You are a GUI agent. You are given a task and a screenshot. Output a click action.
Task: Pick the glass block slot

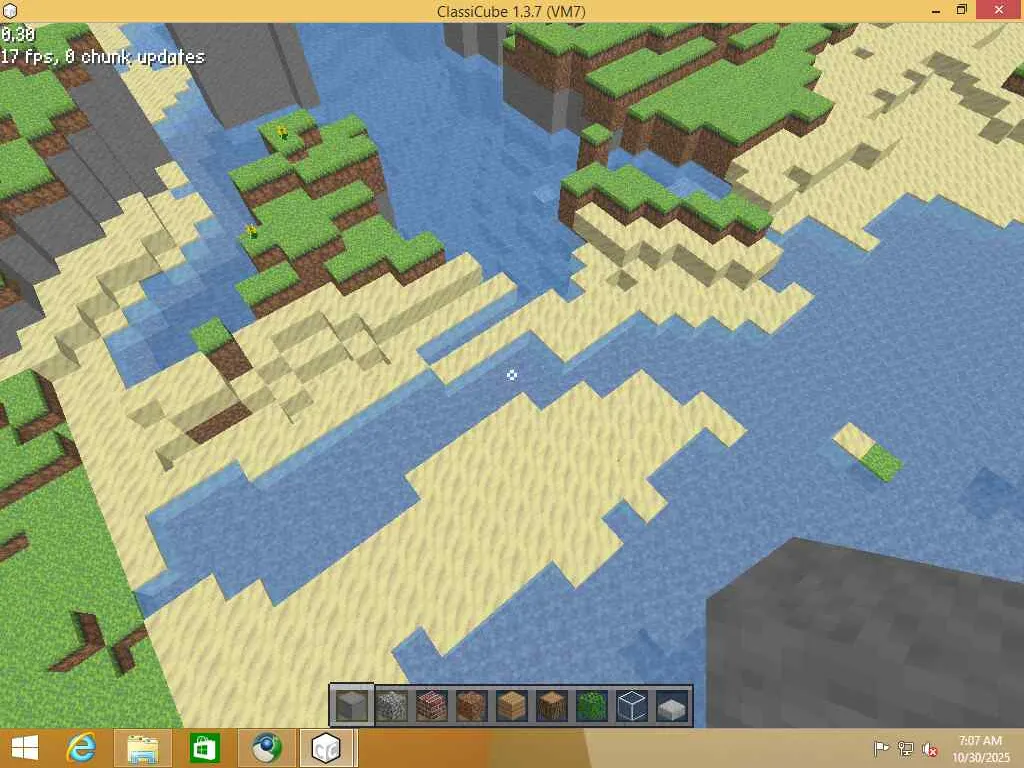pos(632,706)
